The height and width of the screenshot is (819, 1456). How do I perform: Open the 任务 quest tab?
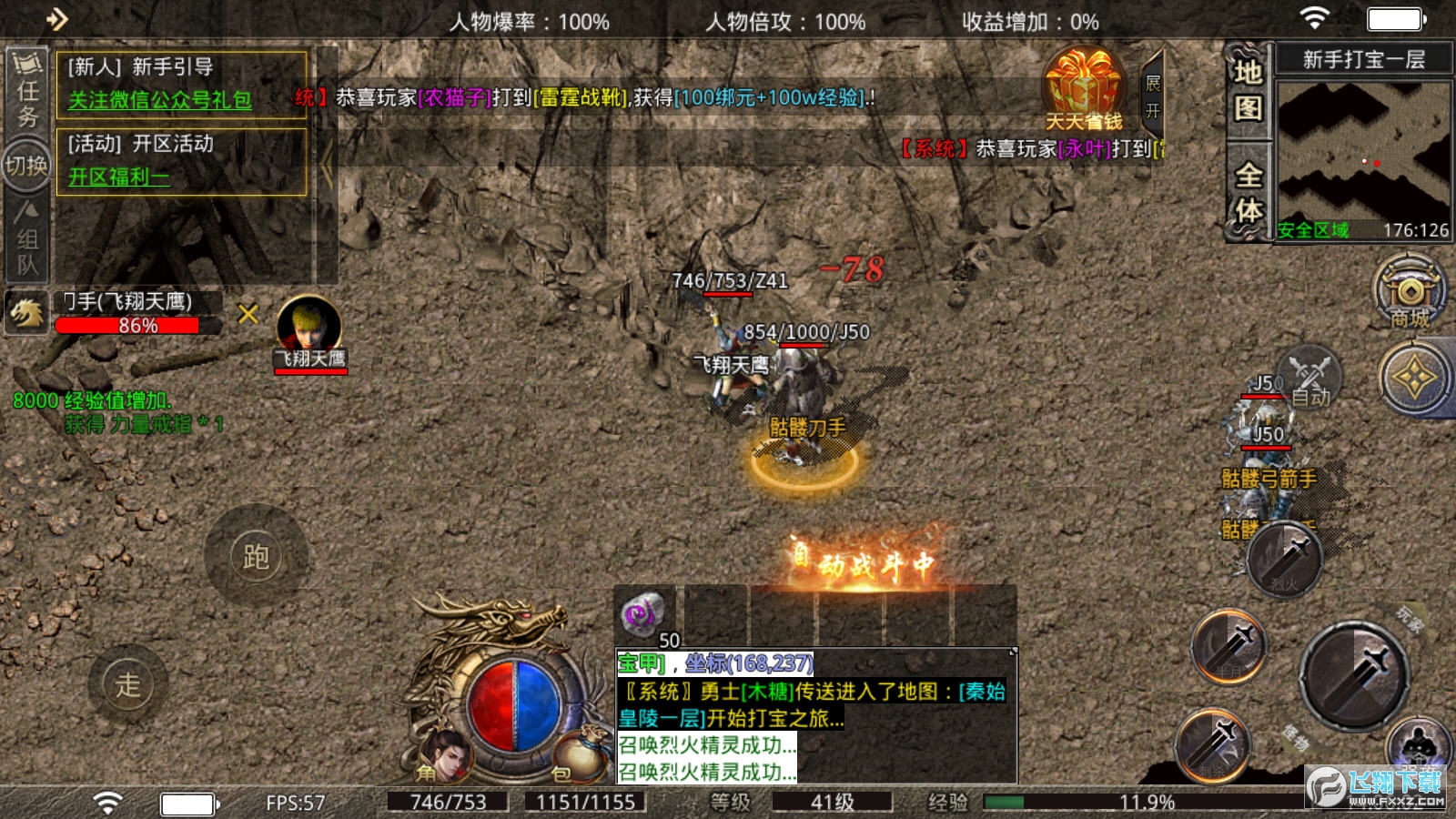click(x=27, y=91)
